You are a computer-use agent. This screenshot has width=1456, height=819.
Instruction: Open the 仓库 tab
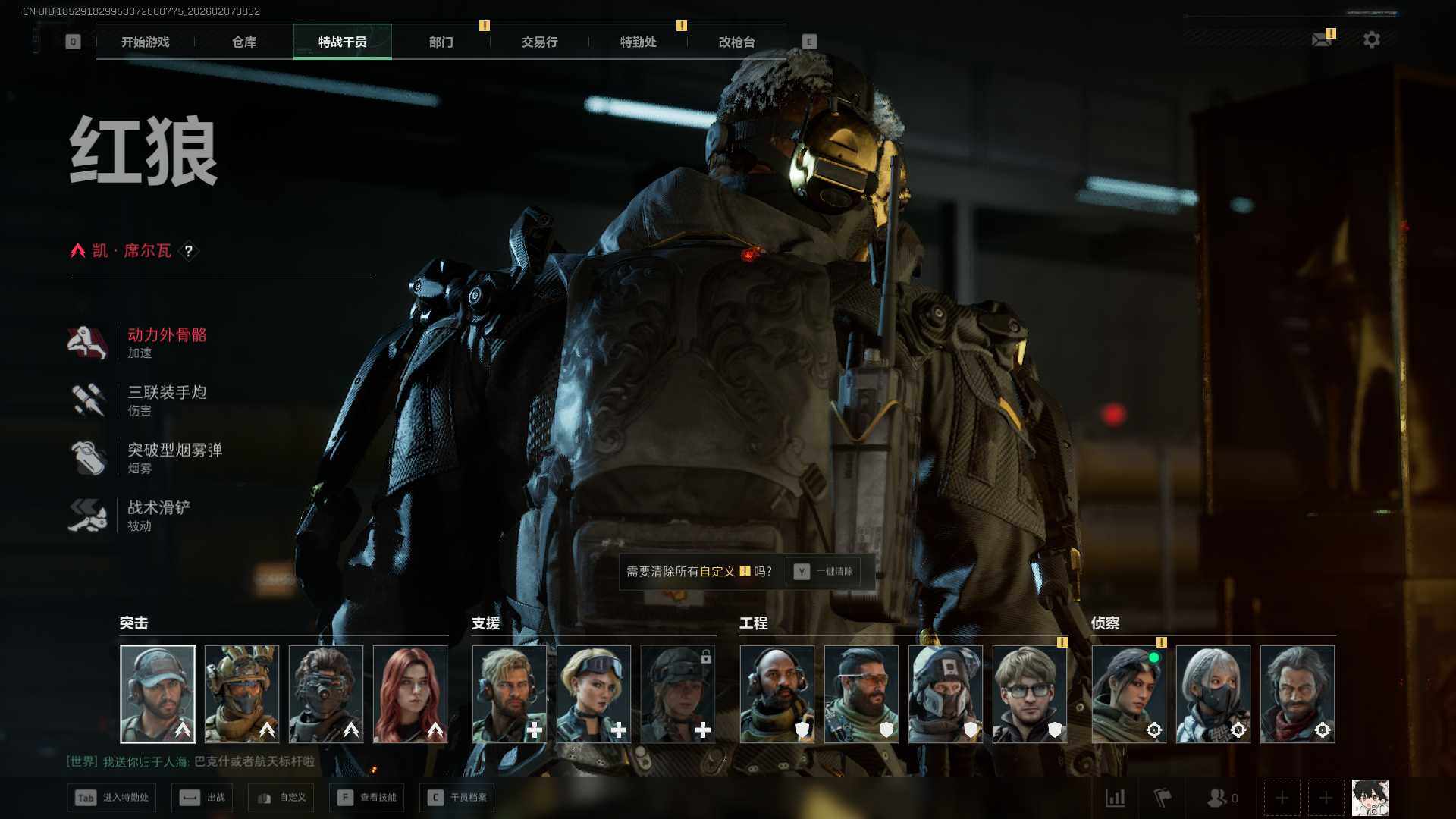pos(243,42)
